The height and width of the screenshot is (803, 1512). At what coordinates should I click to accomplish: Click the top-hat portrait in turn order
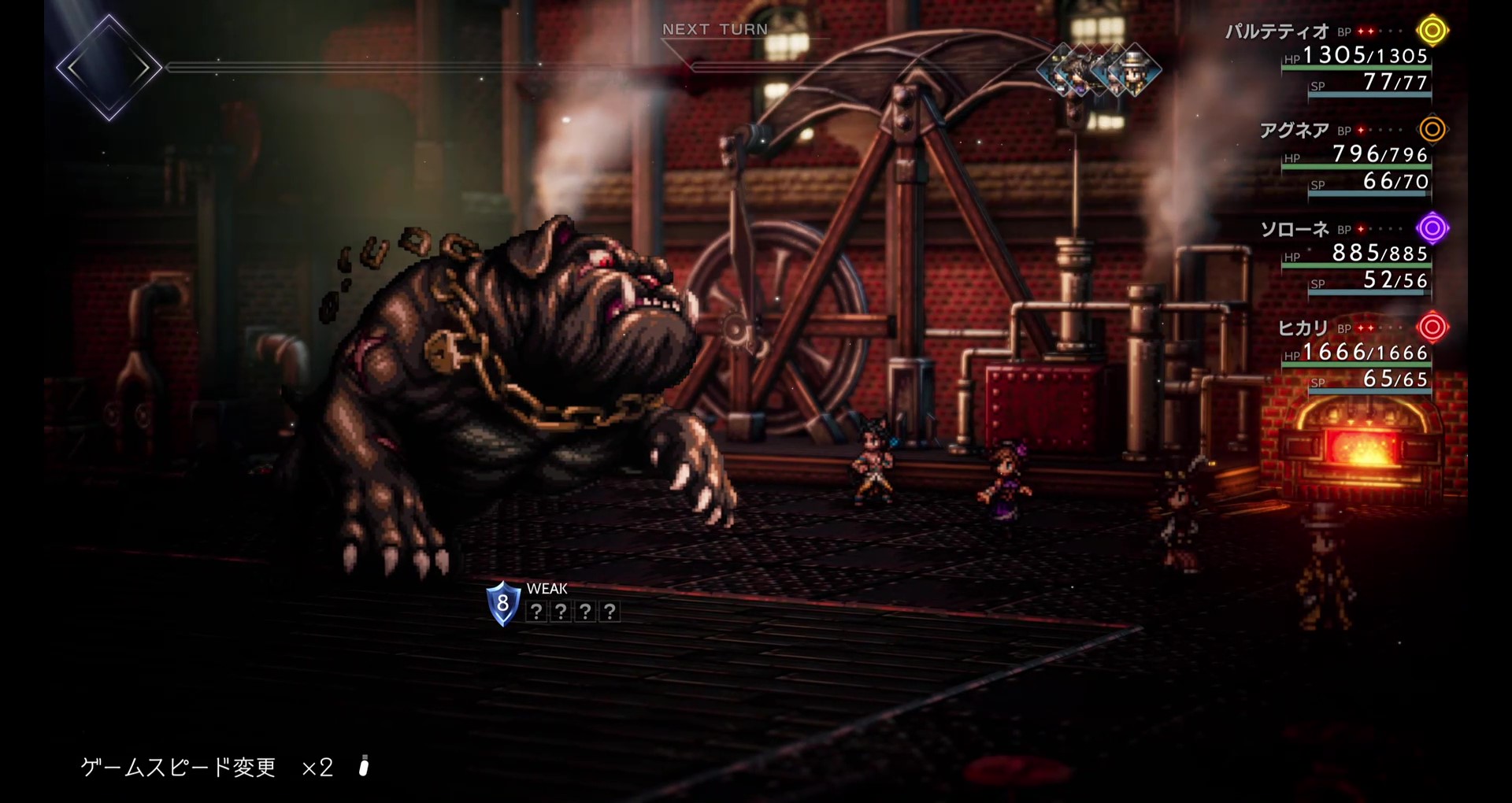tap(1134, 69)
